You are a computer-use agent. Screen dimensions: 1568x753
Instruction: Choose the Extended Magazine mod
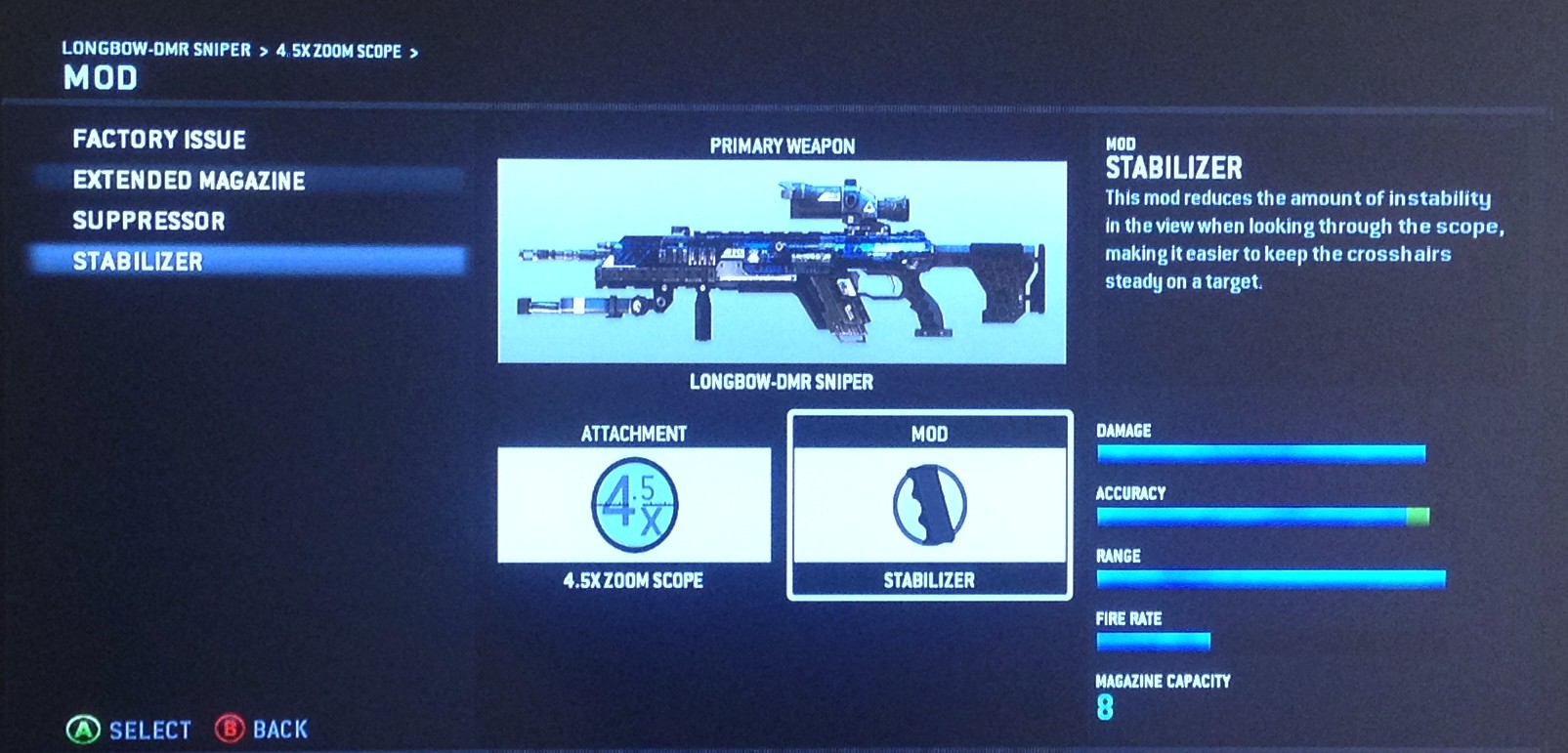[x=189, y=181]
